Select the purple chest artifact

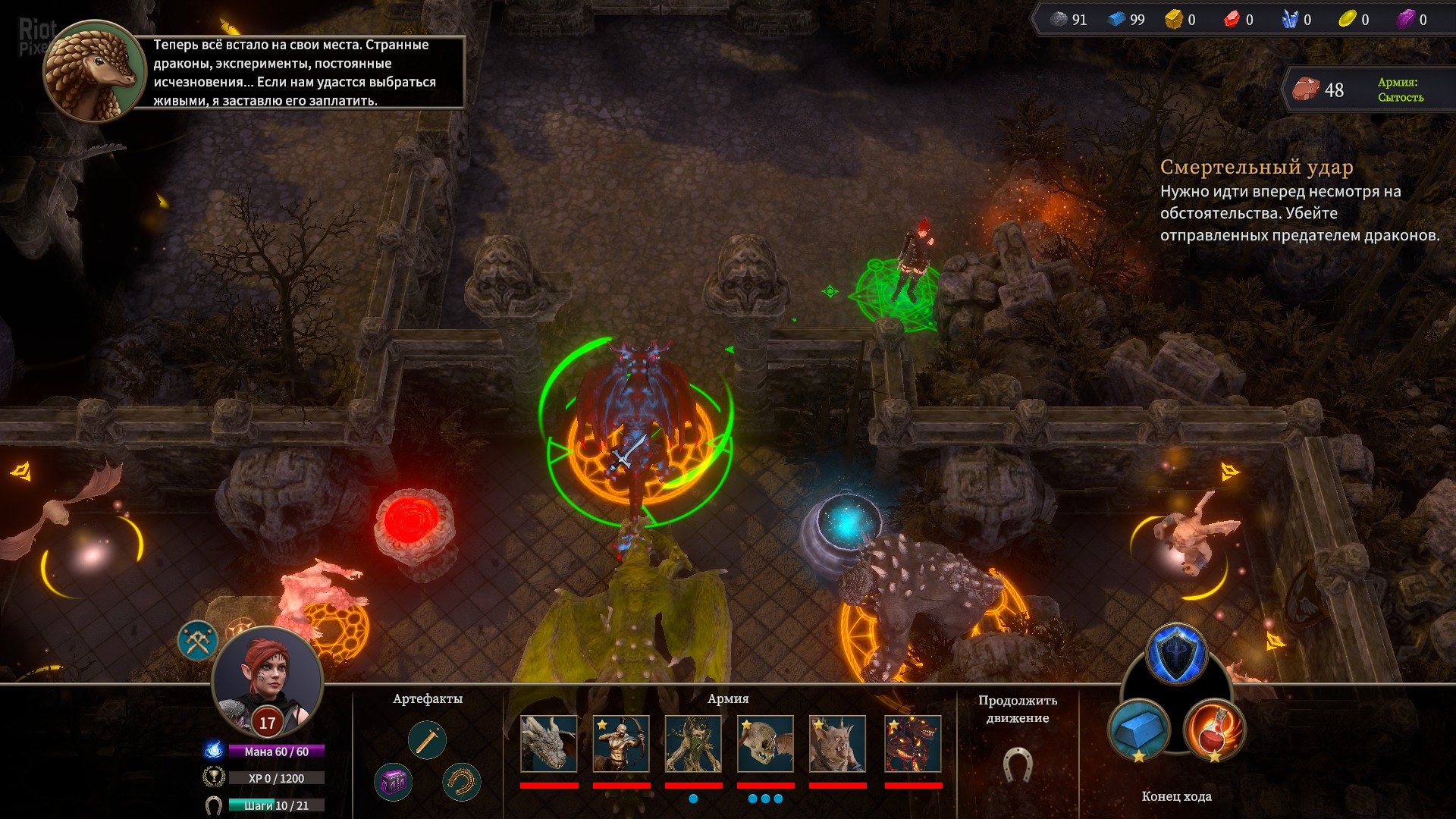pos(393,782)
